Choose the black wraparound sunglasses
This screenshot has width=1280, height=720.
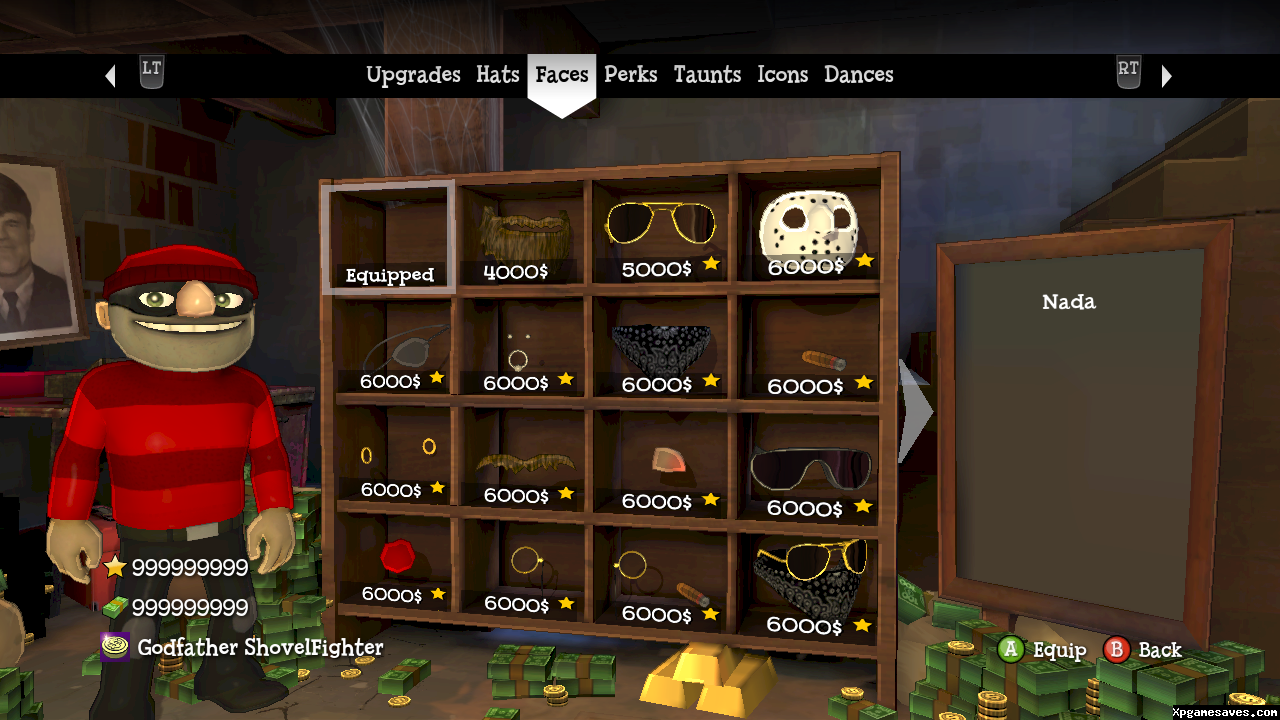click(809, 468)
